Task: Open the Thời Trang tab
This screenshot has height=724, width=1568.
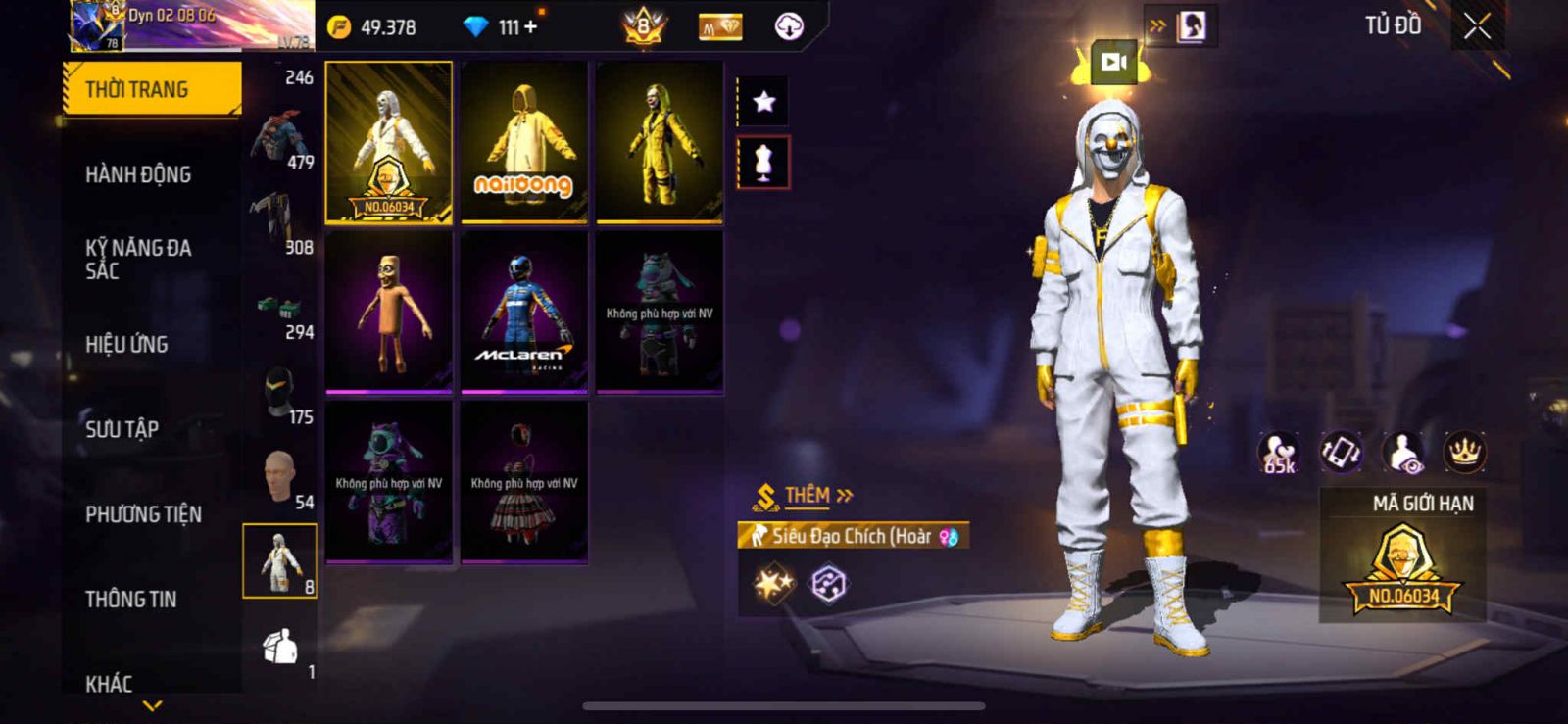Action: click(x=152, y=89)
